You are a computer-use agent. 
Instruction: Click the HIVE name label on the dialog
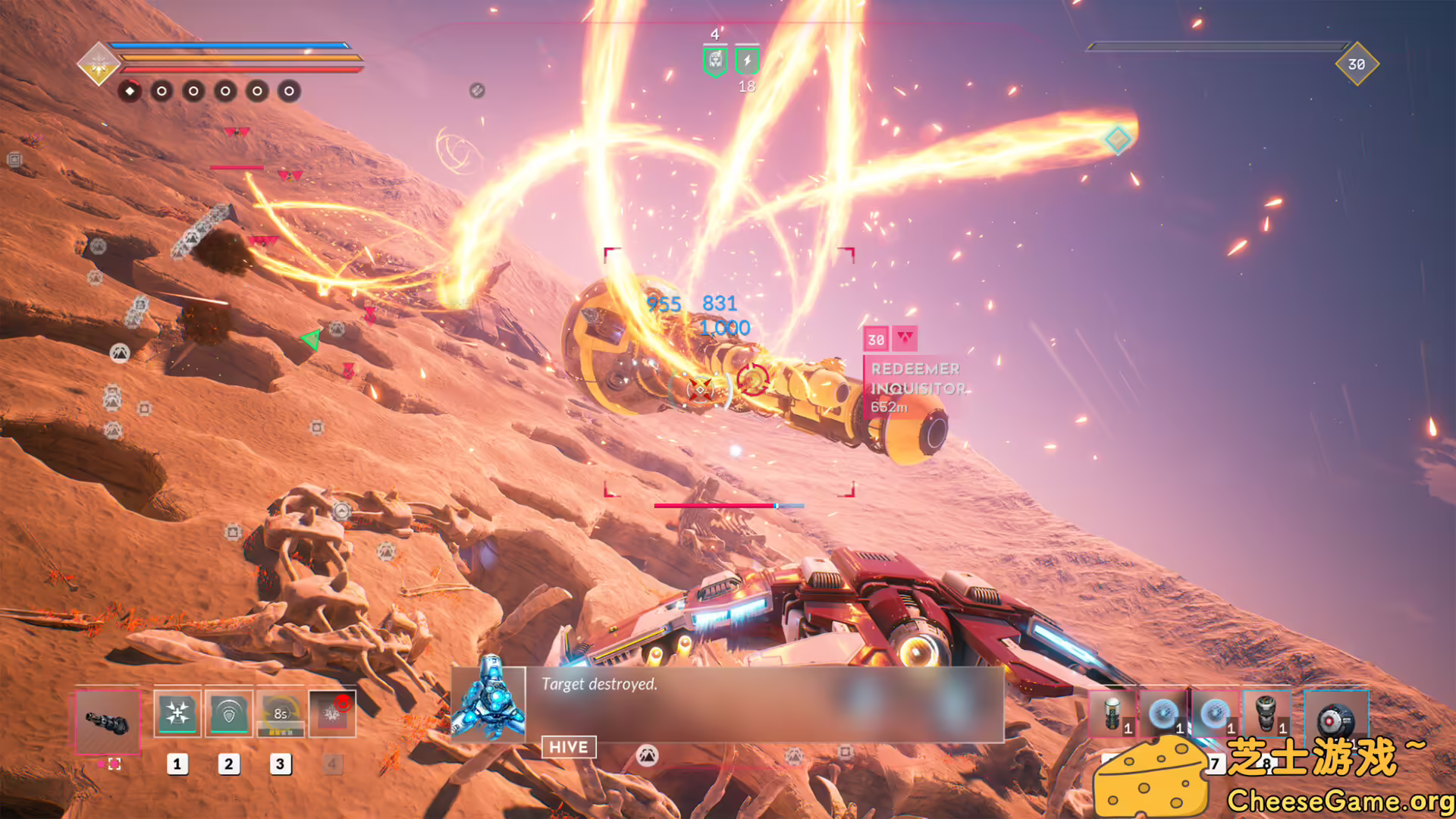pyautogui.click(x=568, y=747)
